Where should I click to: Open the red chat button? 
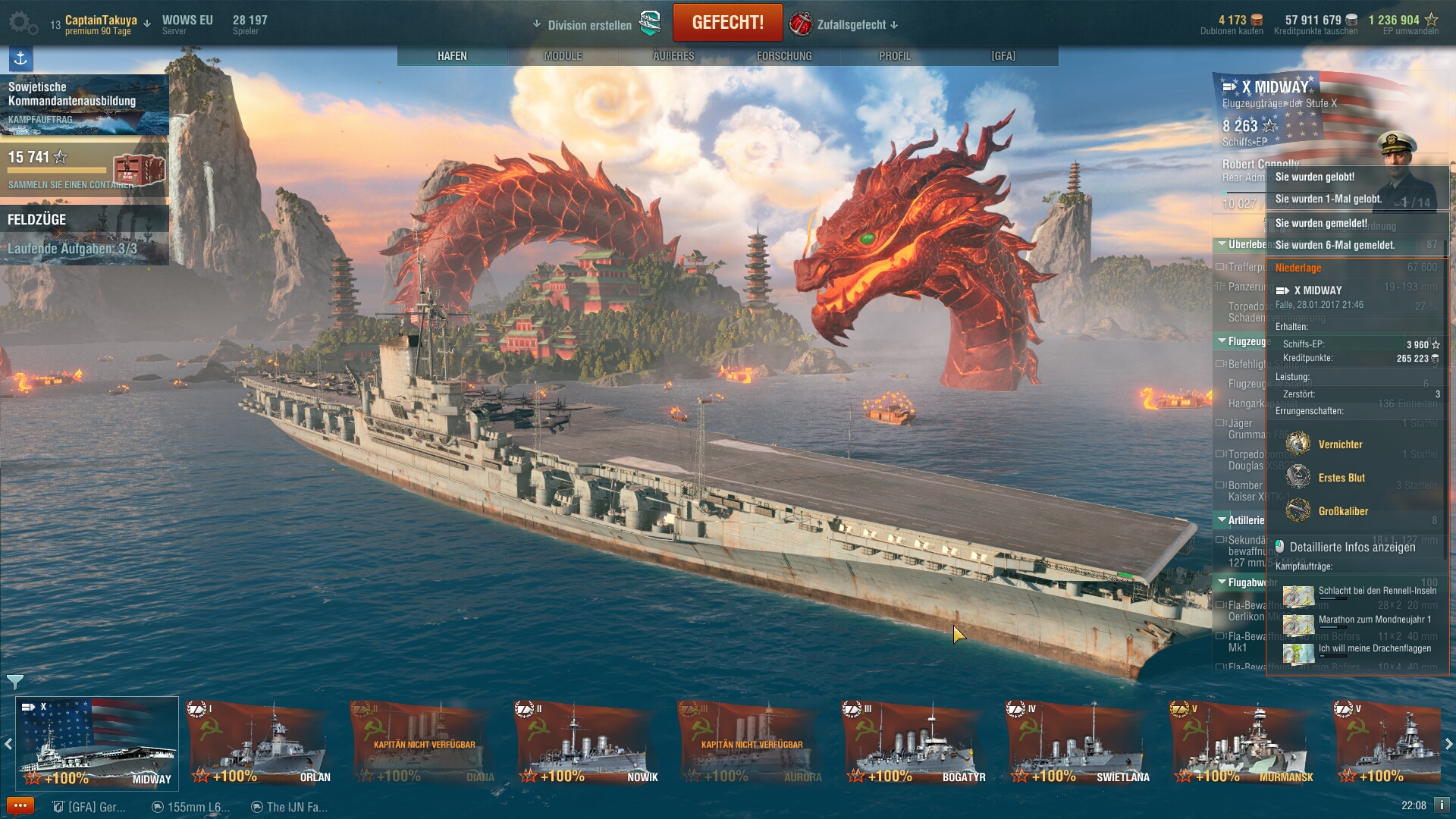click(x=20, y=806)
